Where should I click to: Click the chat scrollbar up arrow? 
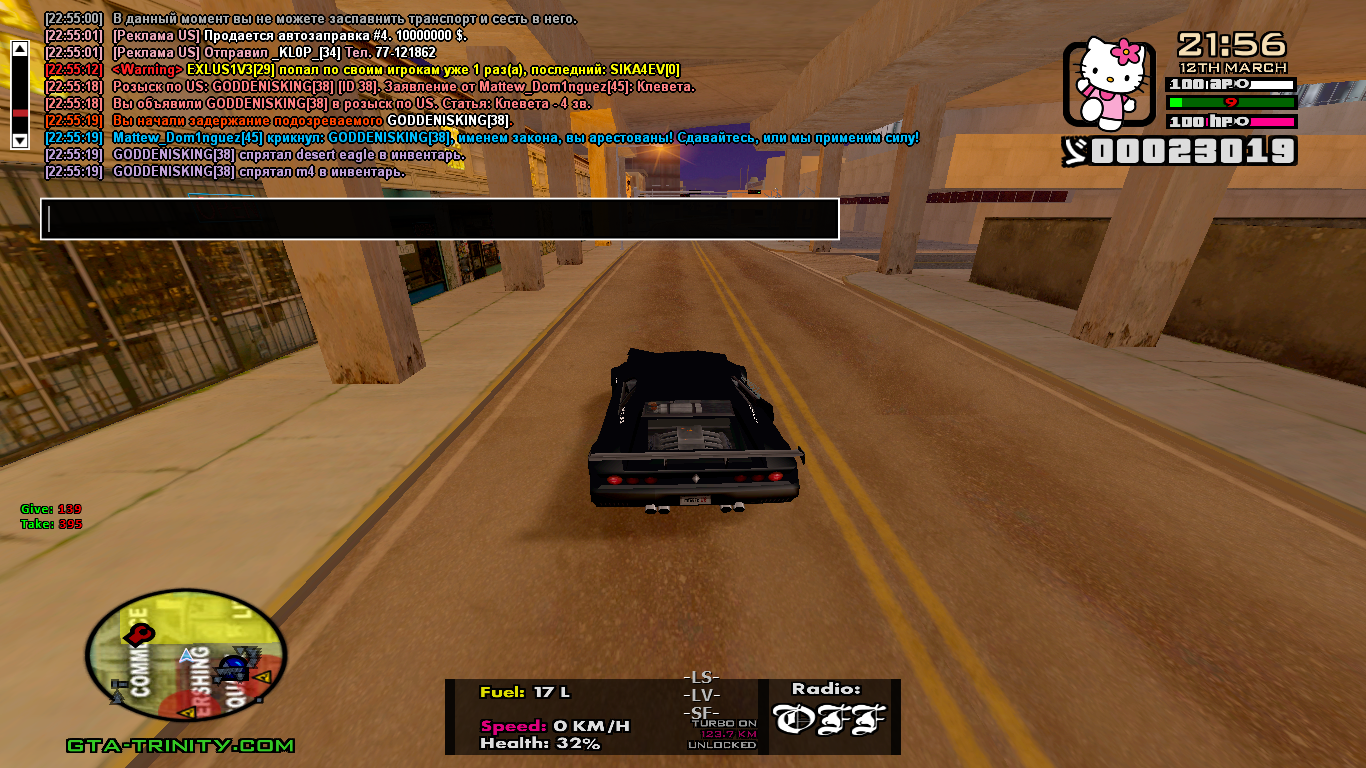19,48
